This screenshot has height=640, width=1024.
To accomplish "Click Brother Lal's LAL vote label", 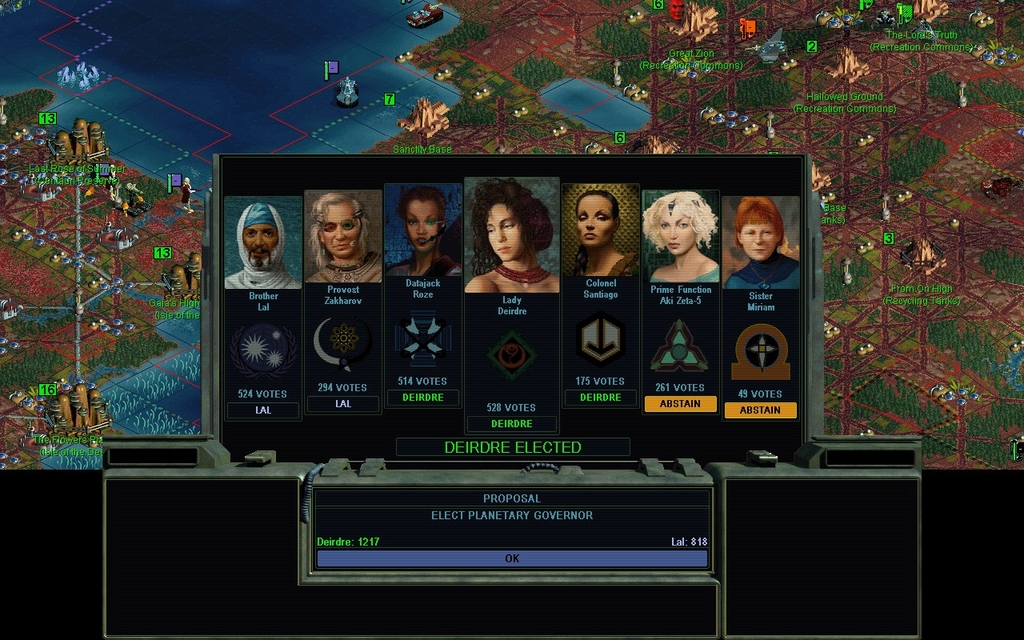I will click(x=263, y=410).
